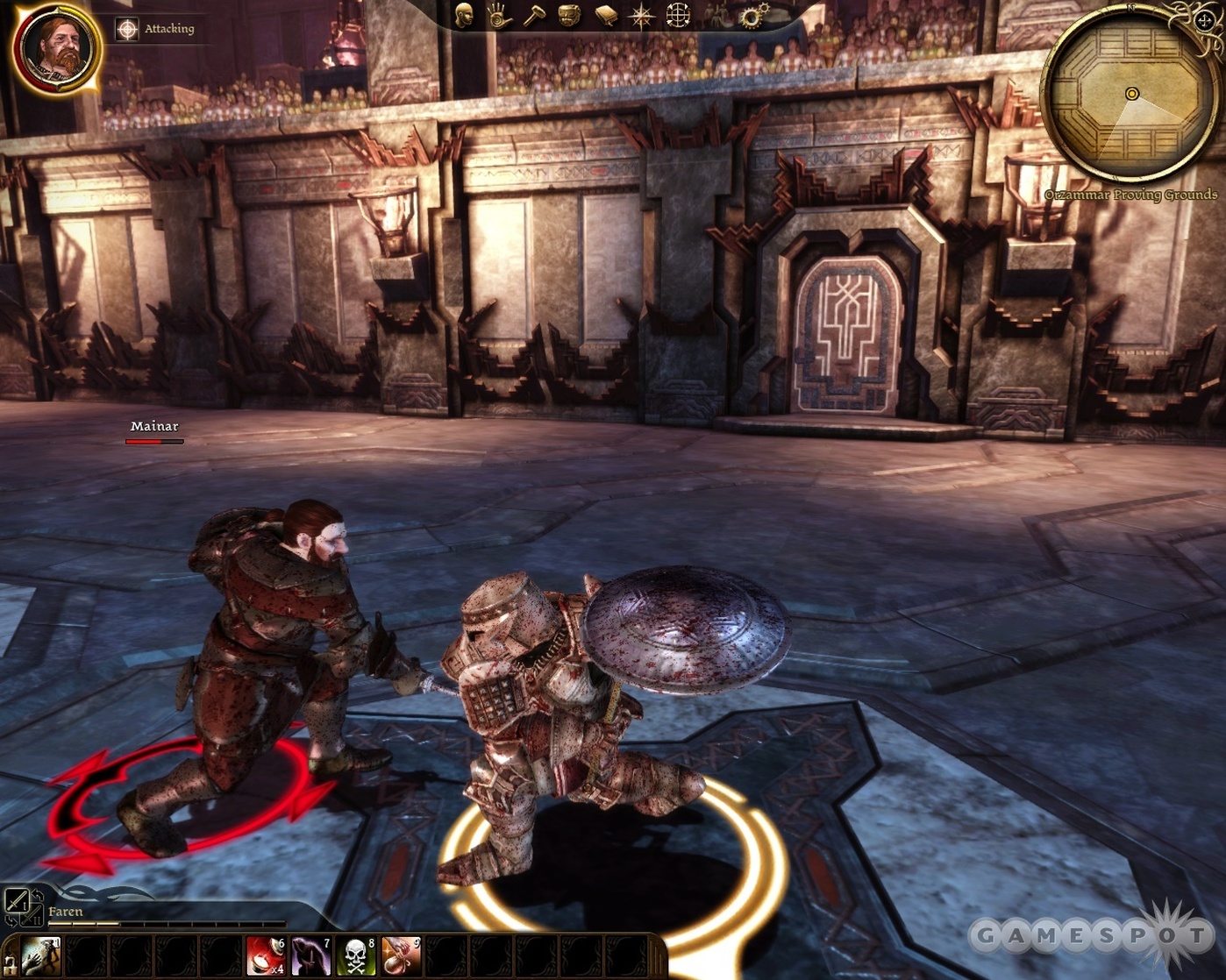Image resolution: width=1226 pixels, height=980 pixels.
Task: Click the four-arrow button on the minimap corner
Action: pyautogui.click(x=1205, y=21)
